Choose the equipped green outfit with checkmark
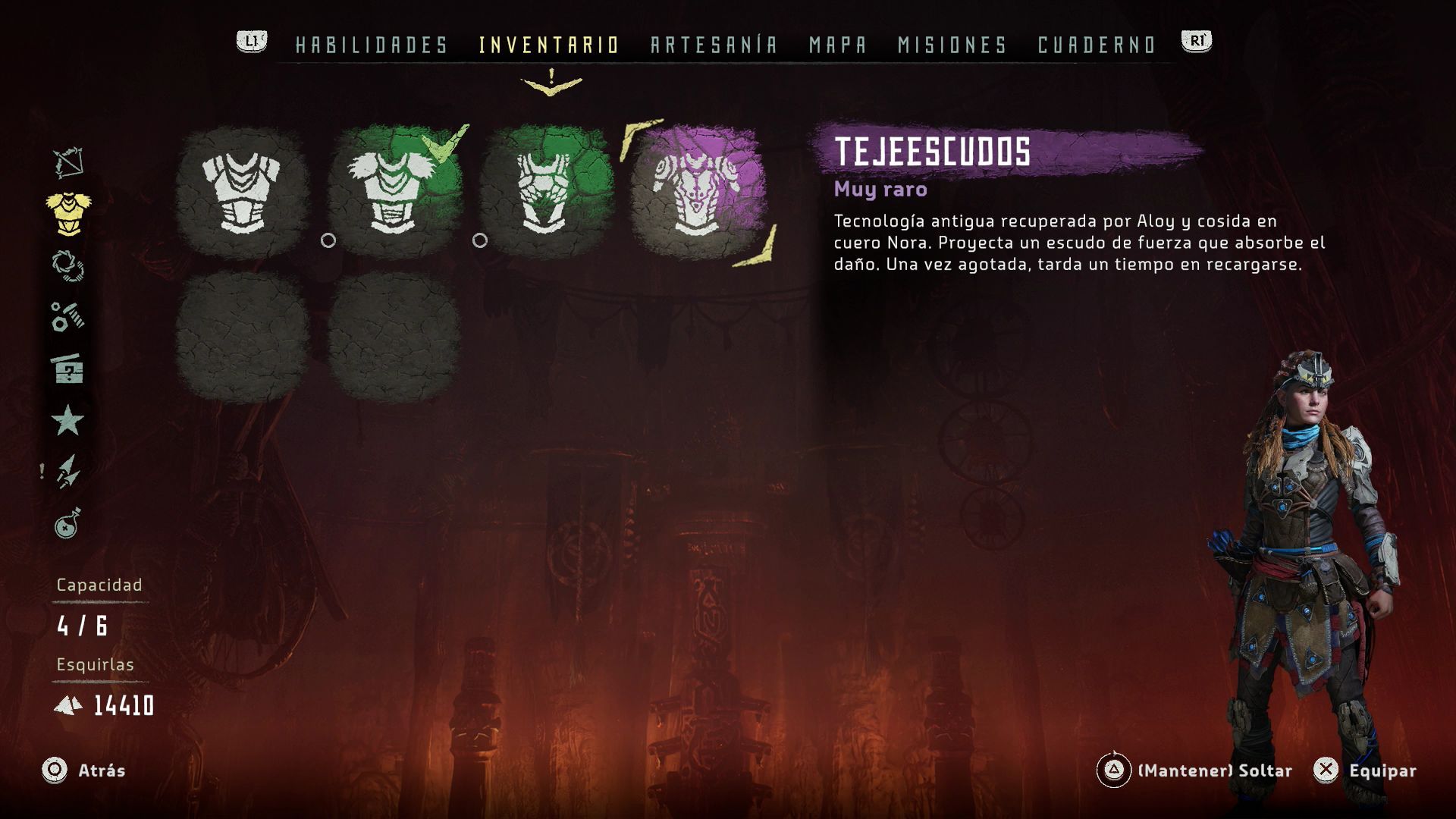The height and width of the screenshot is (819, 1456). point(394,193)
